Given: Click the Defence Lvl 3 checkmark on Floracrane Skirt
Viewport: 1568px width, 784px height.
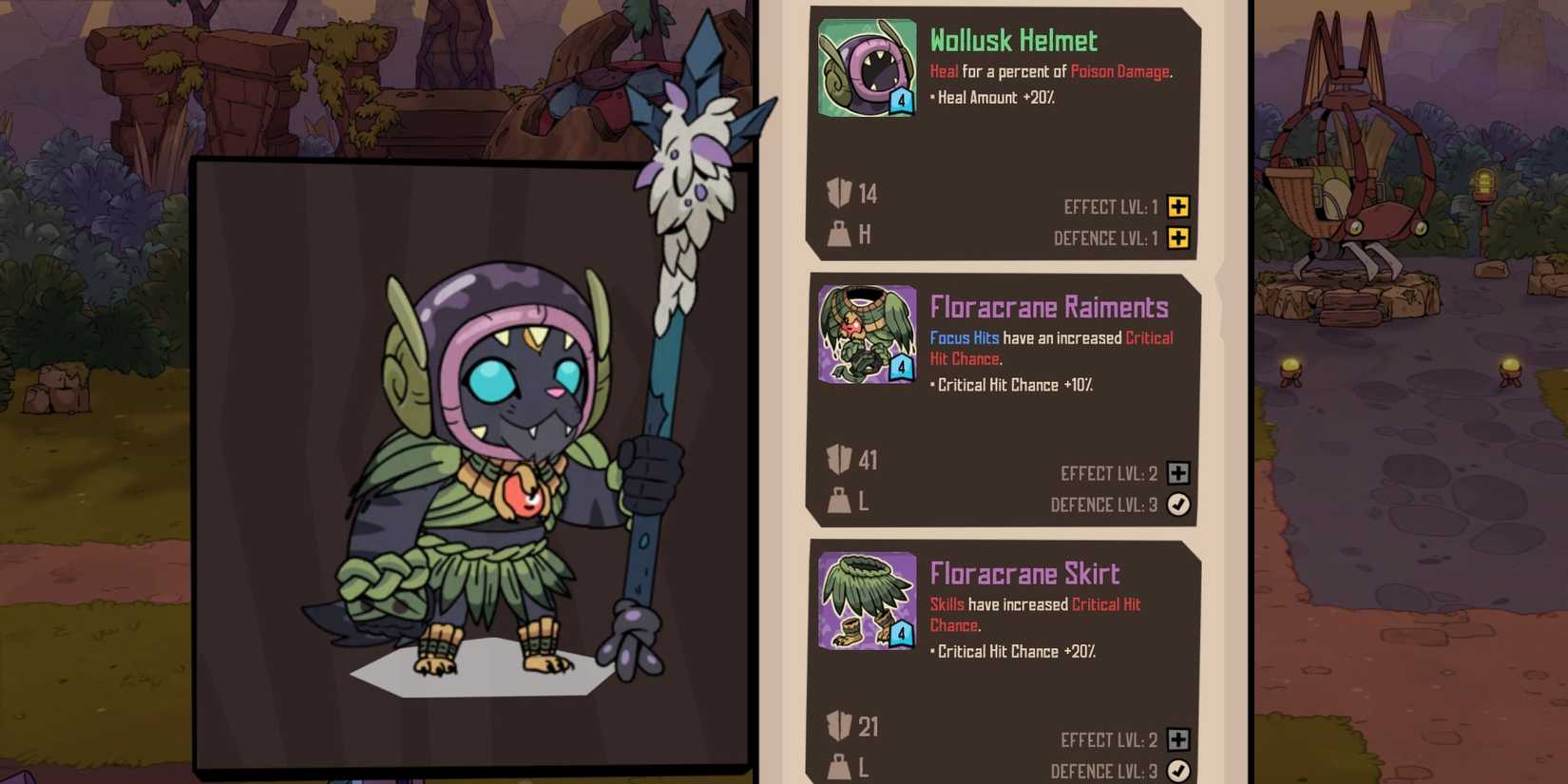Looking at the screenshot, I should tap(1178, 771).
